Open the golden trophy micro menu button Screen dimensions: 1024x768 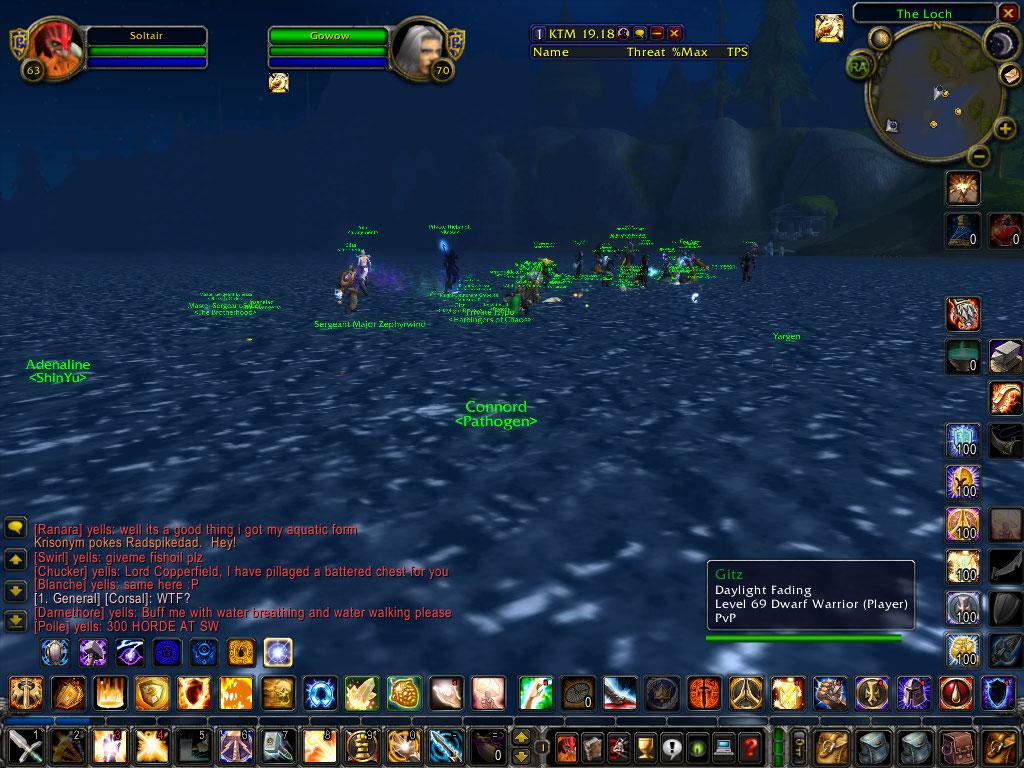(645, 747)
